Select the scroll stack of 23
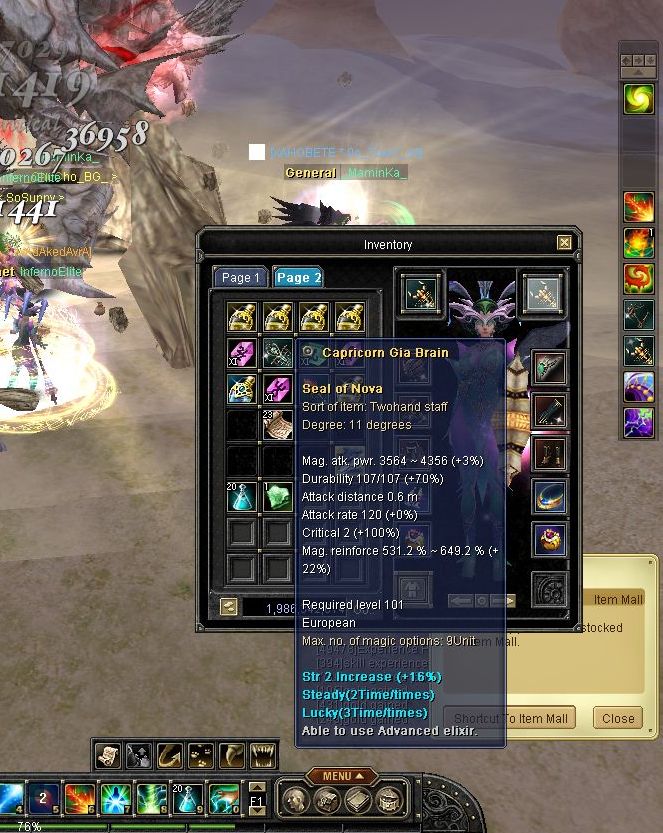 (x=277, y=425)
